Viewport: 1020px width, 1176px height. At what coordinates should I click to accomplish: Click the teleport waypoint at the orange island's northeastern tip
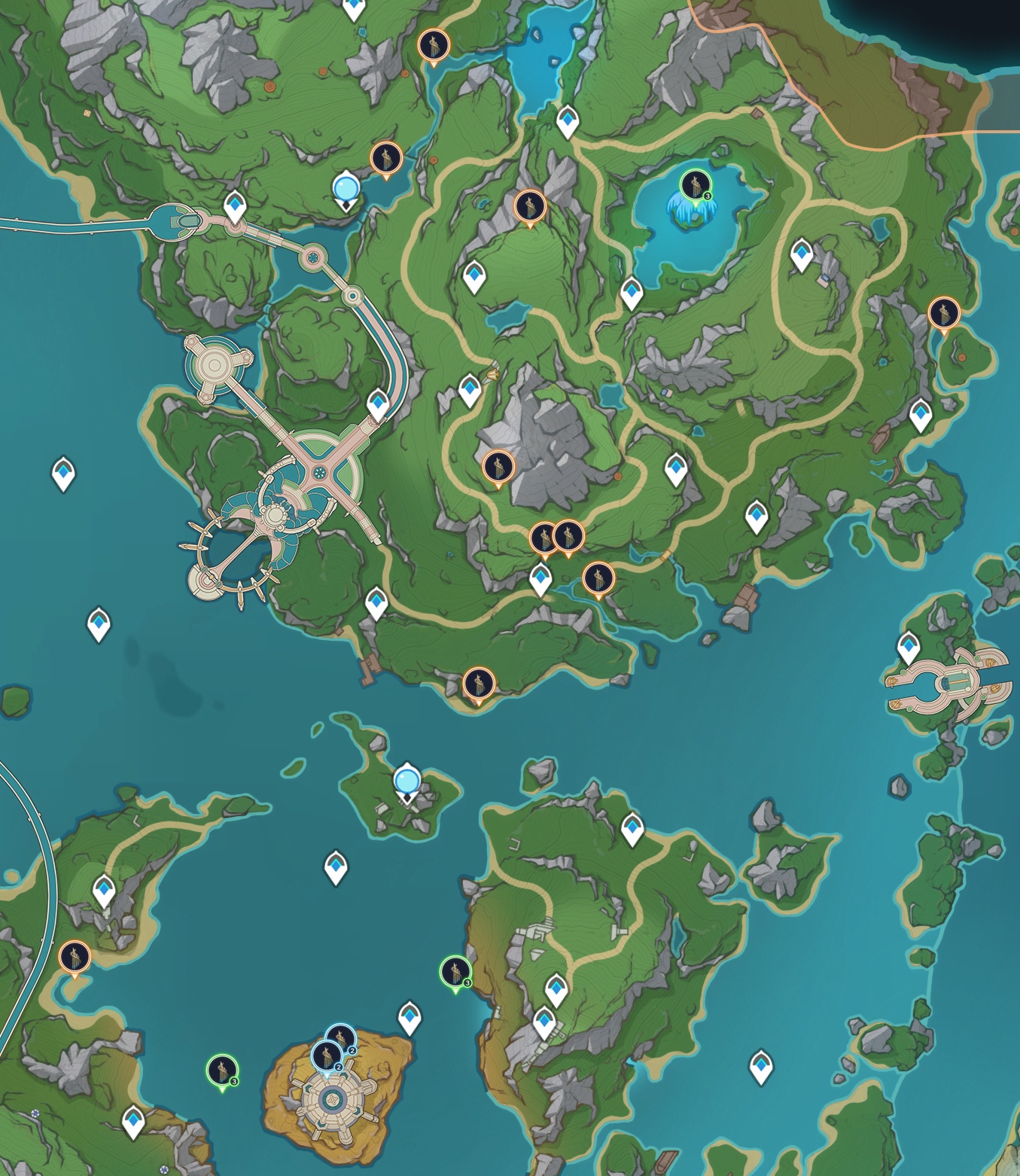(410, 1016)
